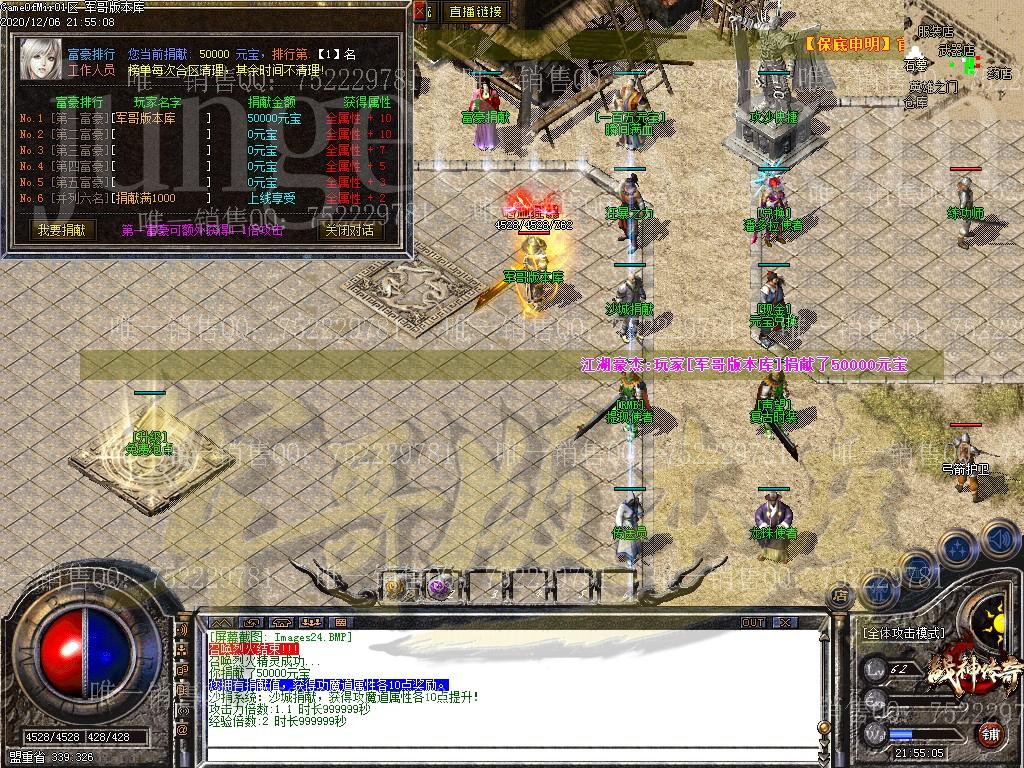1024x768 pixels.
Task: Click the OUT button above the chat
Action: pyautogui.click(x=753, y=622)
